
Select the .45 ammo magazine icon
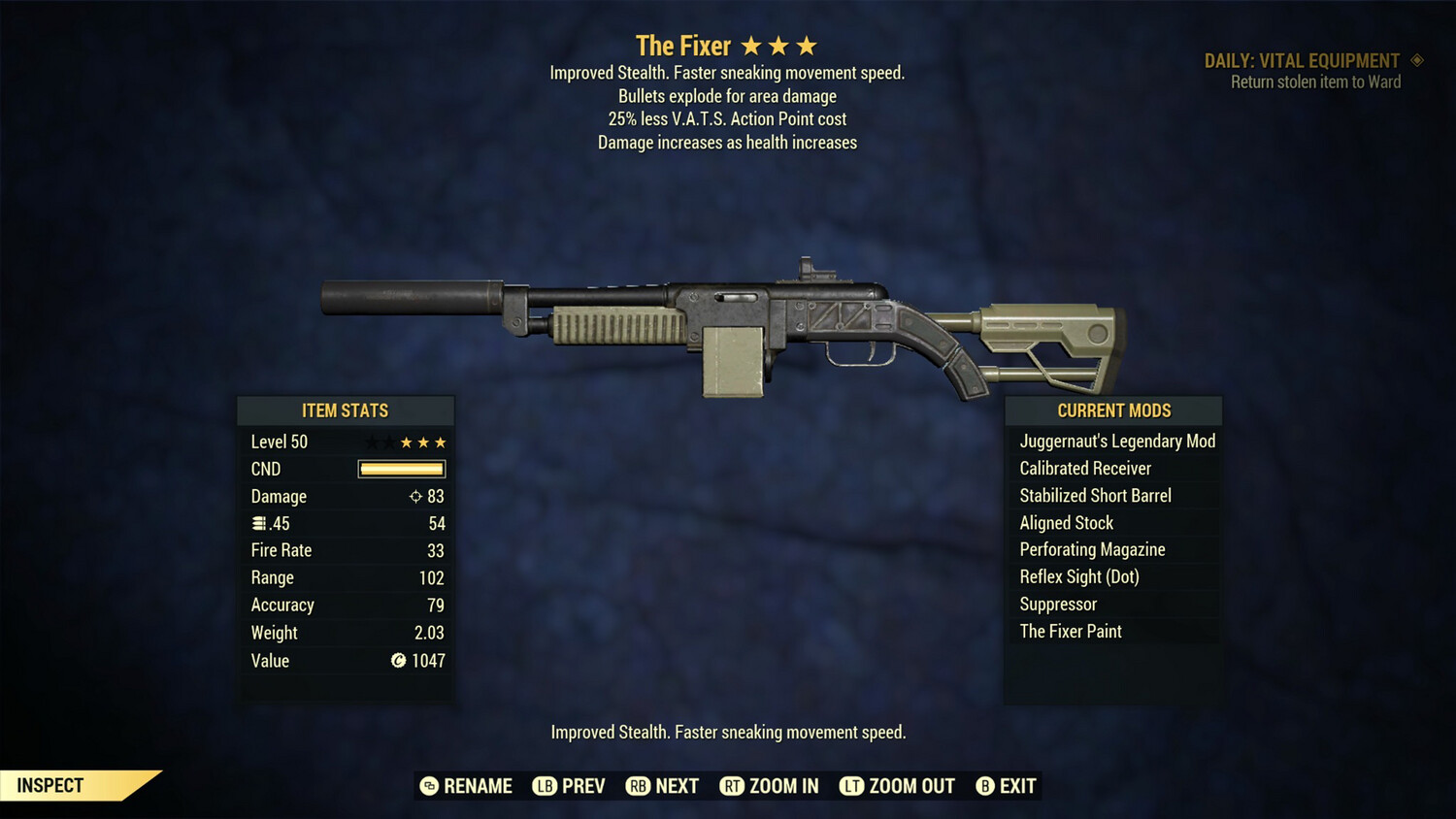tap(259, 523)
